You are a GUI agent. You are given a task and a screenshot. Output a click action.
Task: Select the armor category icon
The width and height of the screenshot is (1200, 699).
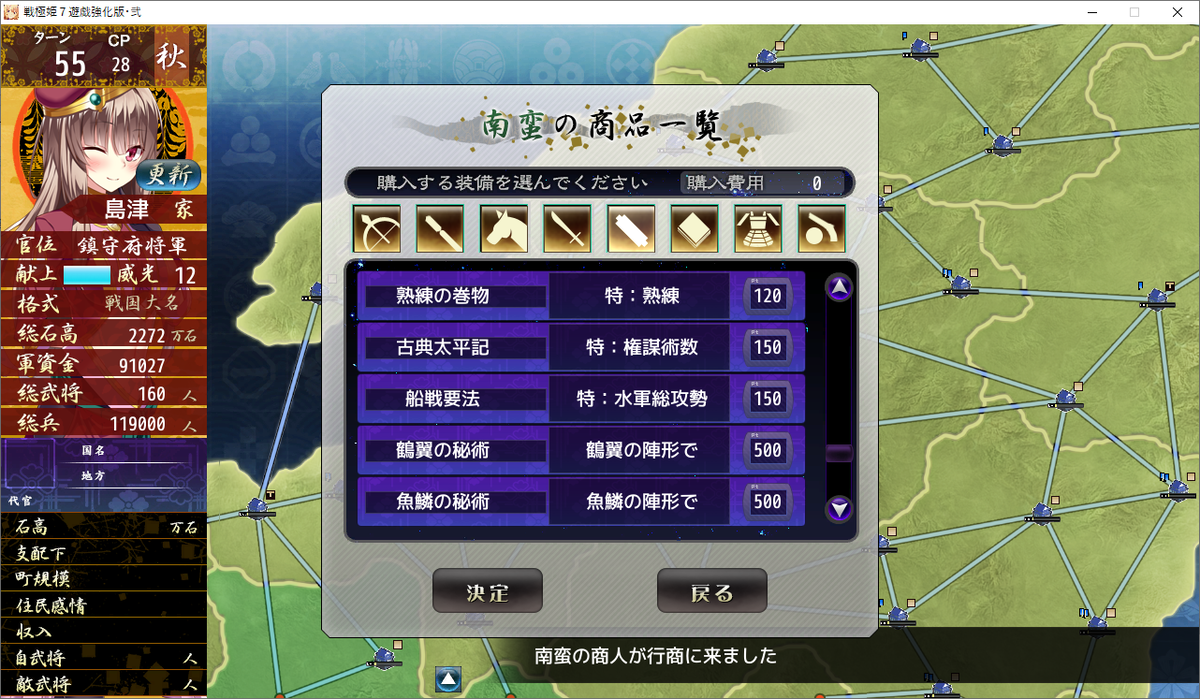(758, 229)
